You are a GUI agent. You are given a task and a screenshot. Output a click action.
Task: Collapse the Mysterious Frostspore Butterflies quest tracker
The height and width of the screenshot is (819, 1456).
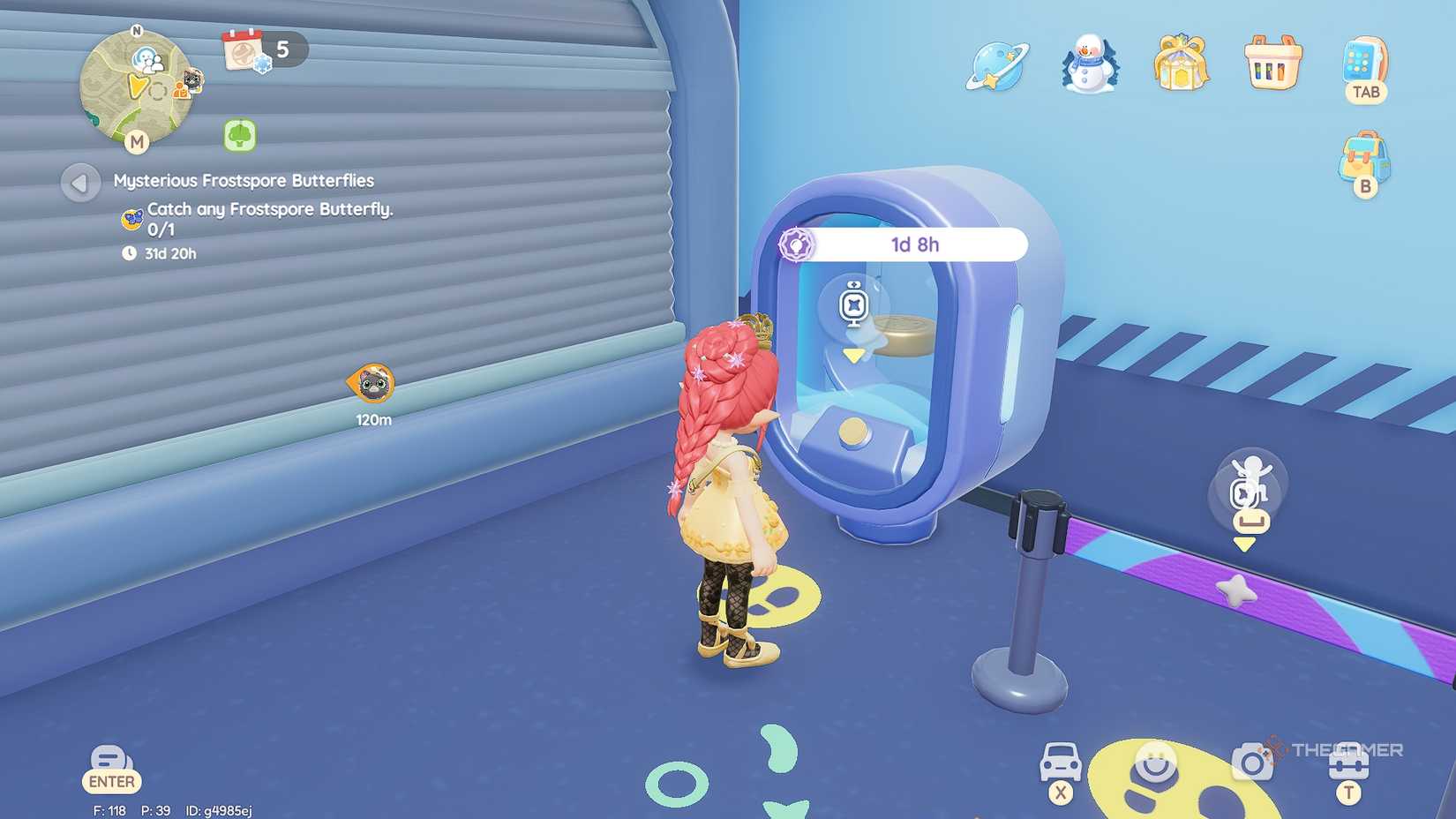80,184
